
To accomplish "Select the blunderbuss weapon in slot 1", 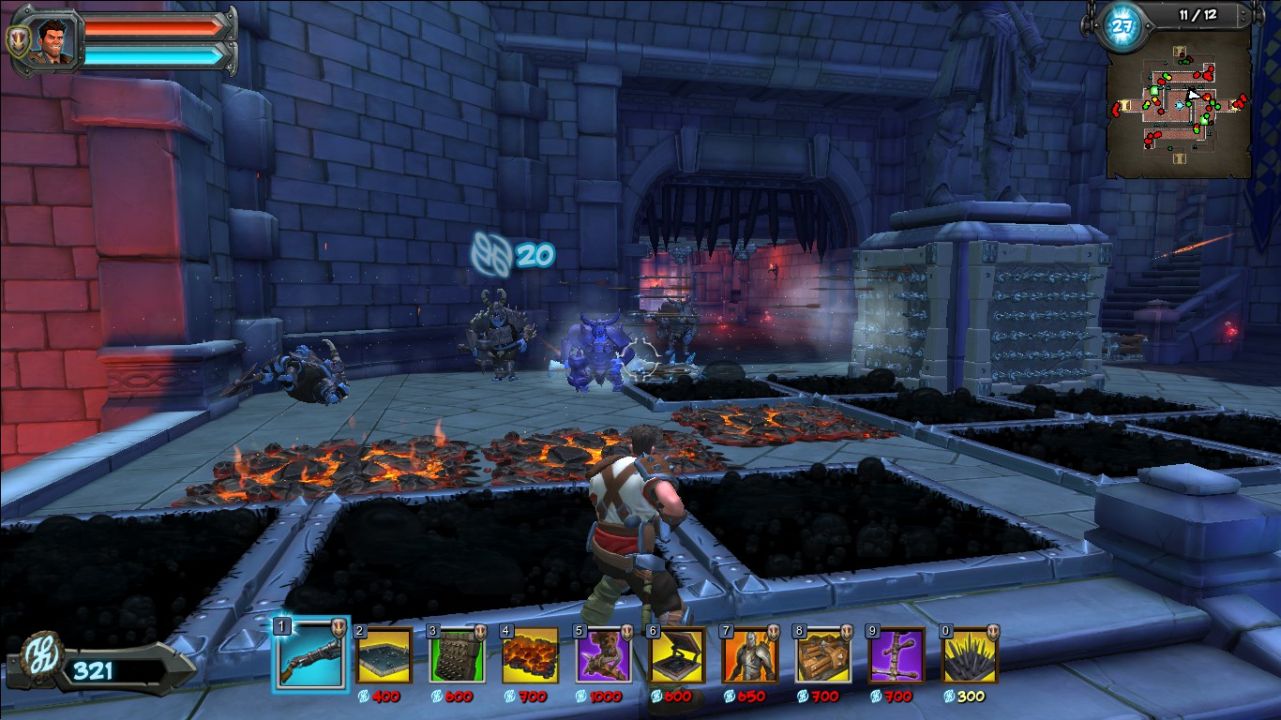I will pyautogui.click(x=311, y=654).
